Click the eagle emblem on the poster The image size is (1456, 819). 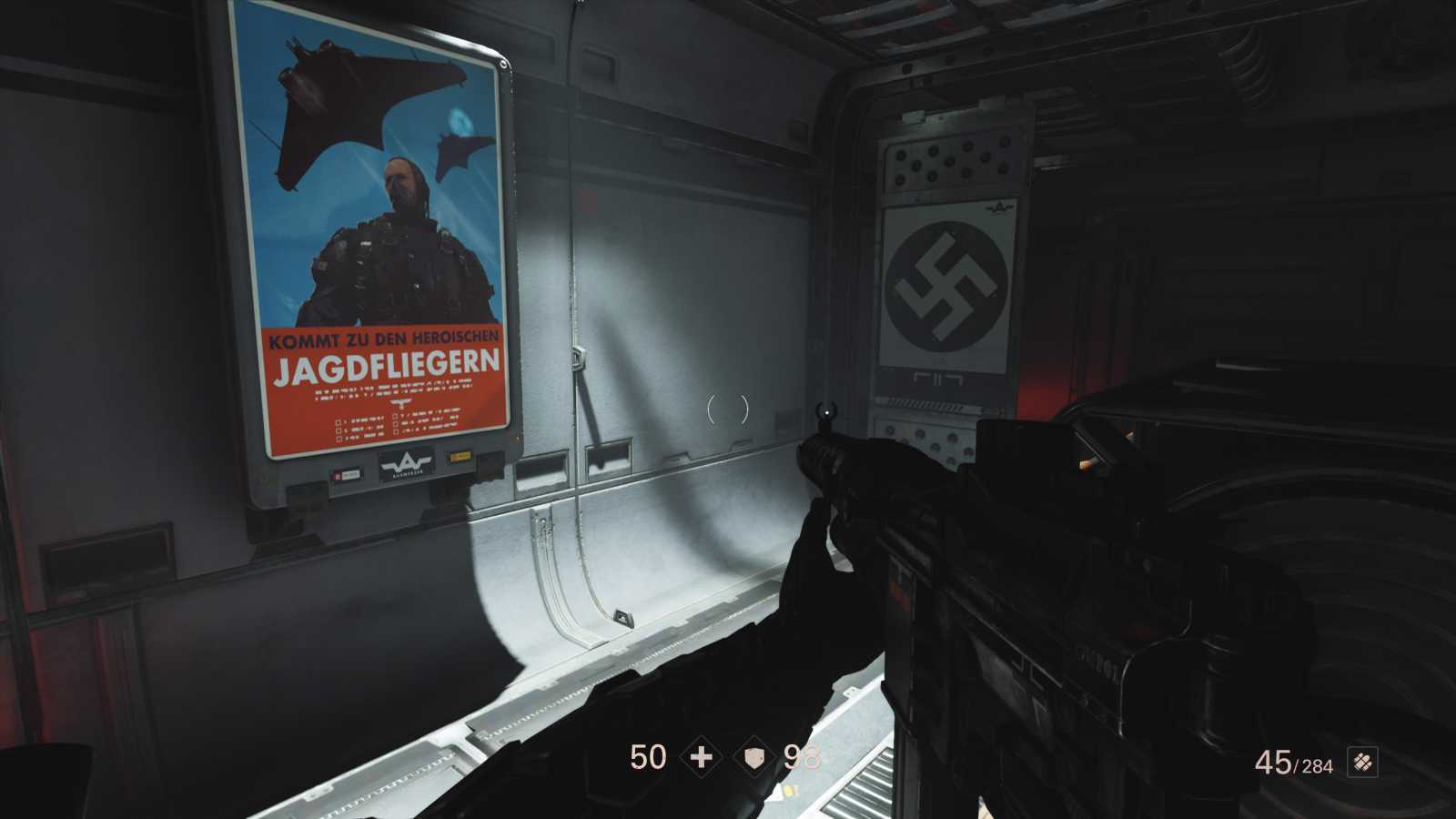pos(402,403)
